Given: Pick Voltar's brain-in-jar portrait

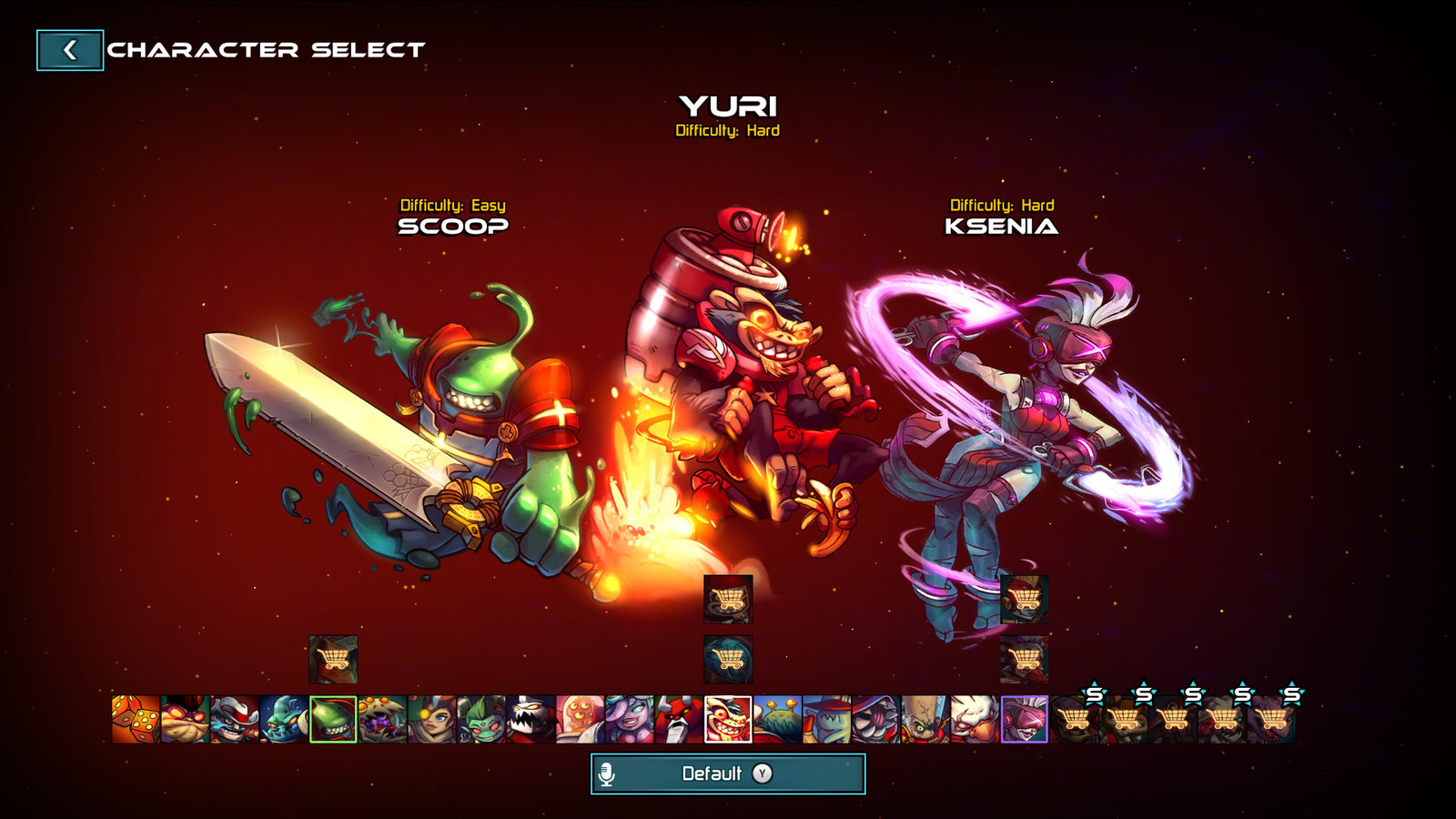Looking at the screenshot, I should click(580, 719).
